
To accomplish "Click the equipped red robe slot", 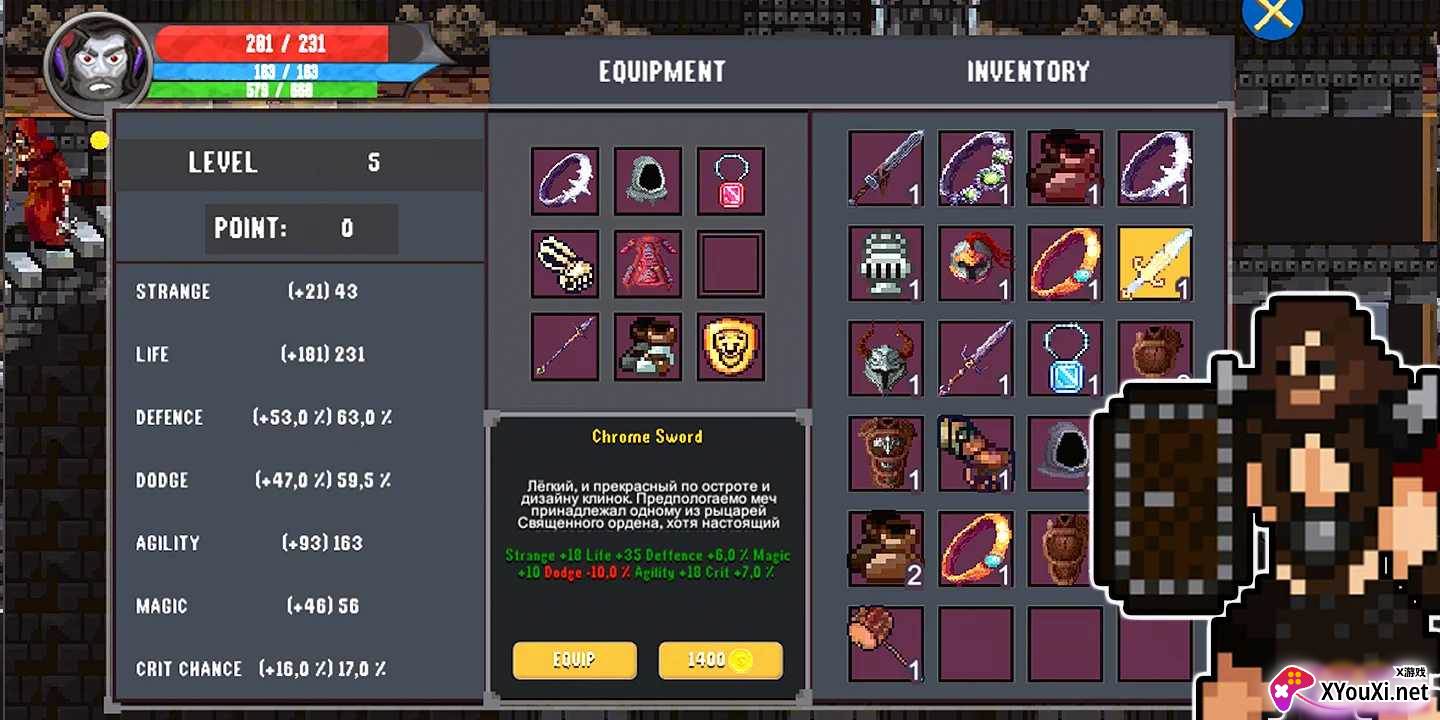I will (x=648, y=264).
